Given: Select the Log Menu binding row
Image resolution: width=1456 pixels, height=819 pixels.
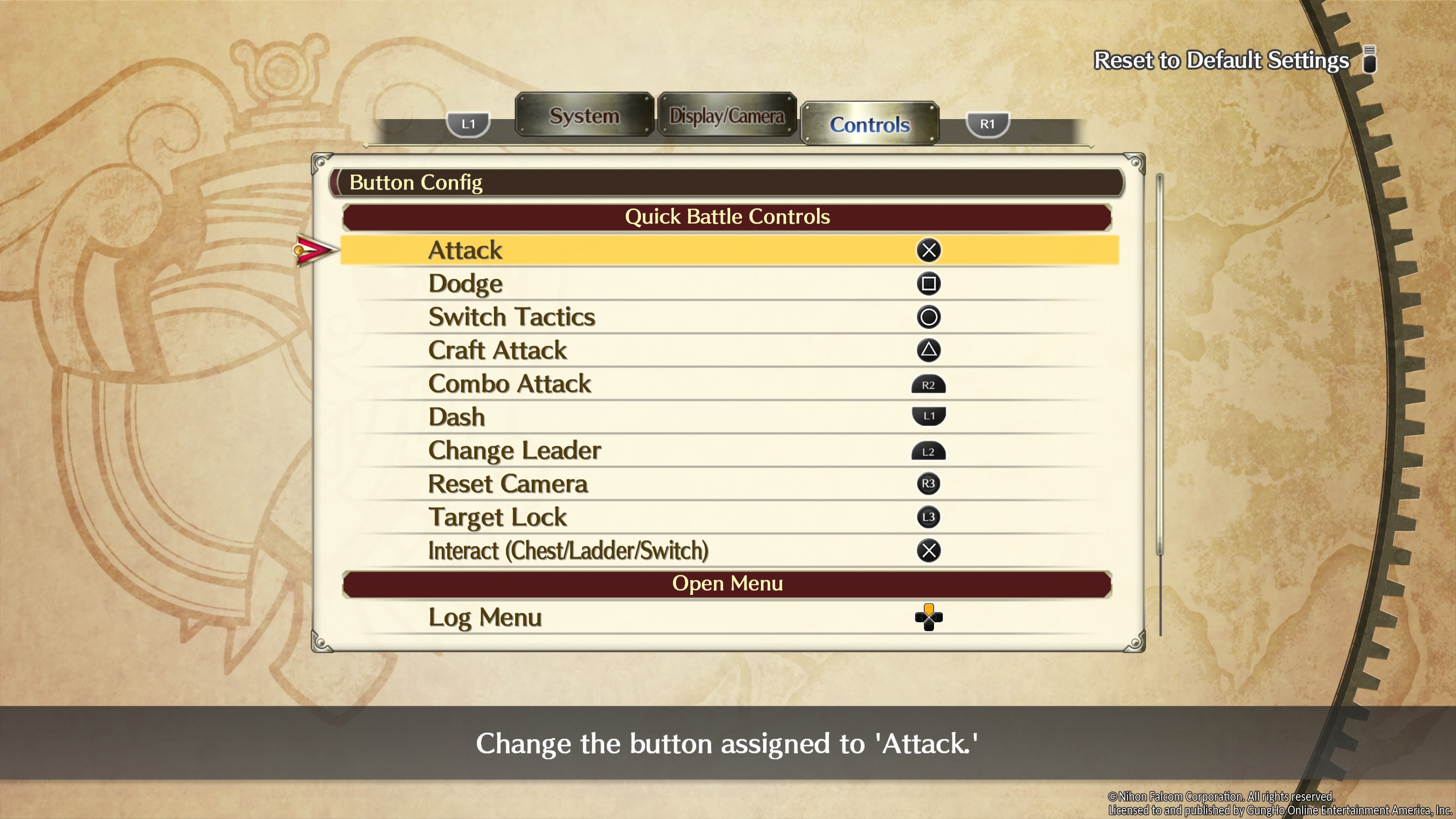Looking at the screenshot, I should (728, 617).
